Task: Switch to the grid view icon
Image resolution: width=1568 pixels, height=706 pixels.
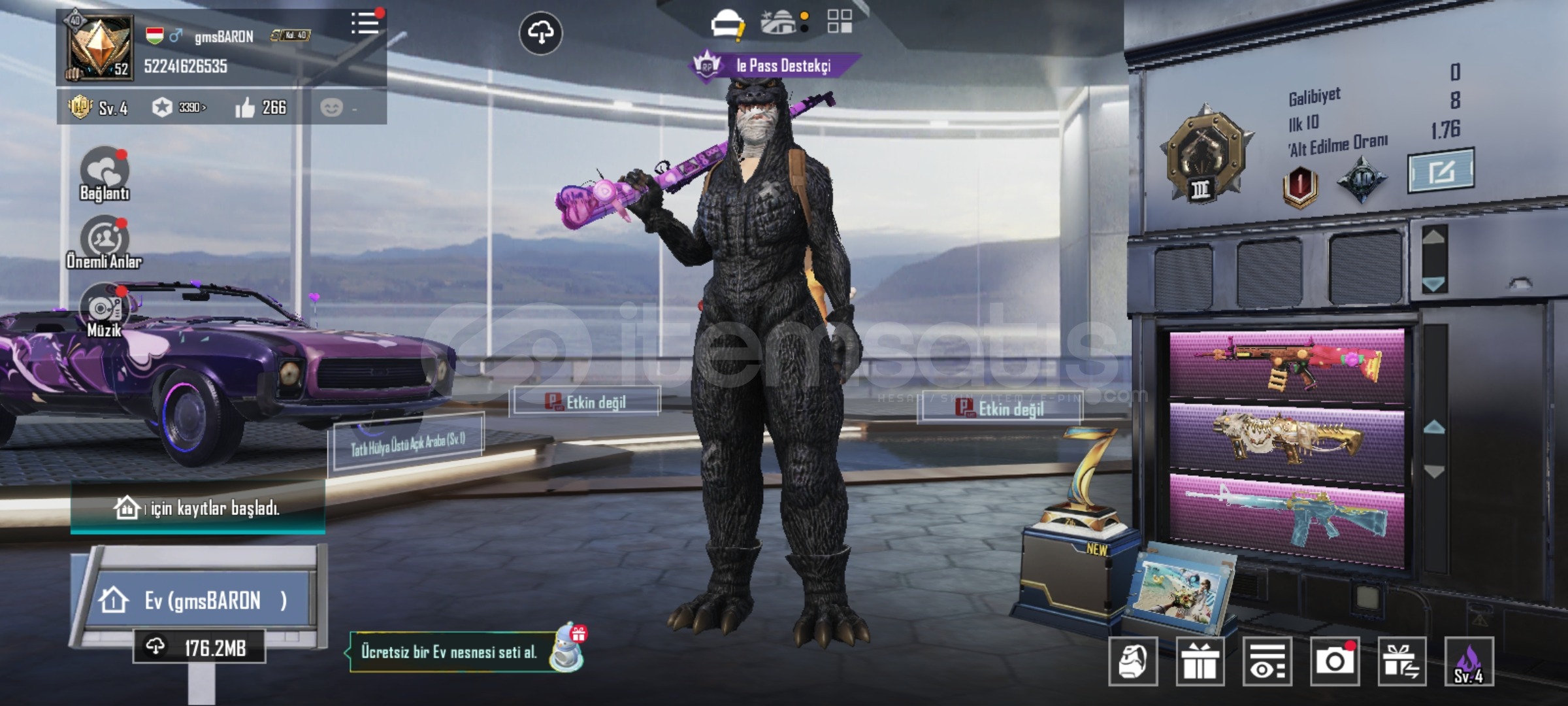Action: (x=840, y=21)
